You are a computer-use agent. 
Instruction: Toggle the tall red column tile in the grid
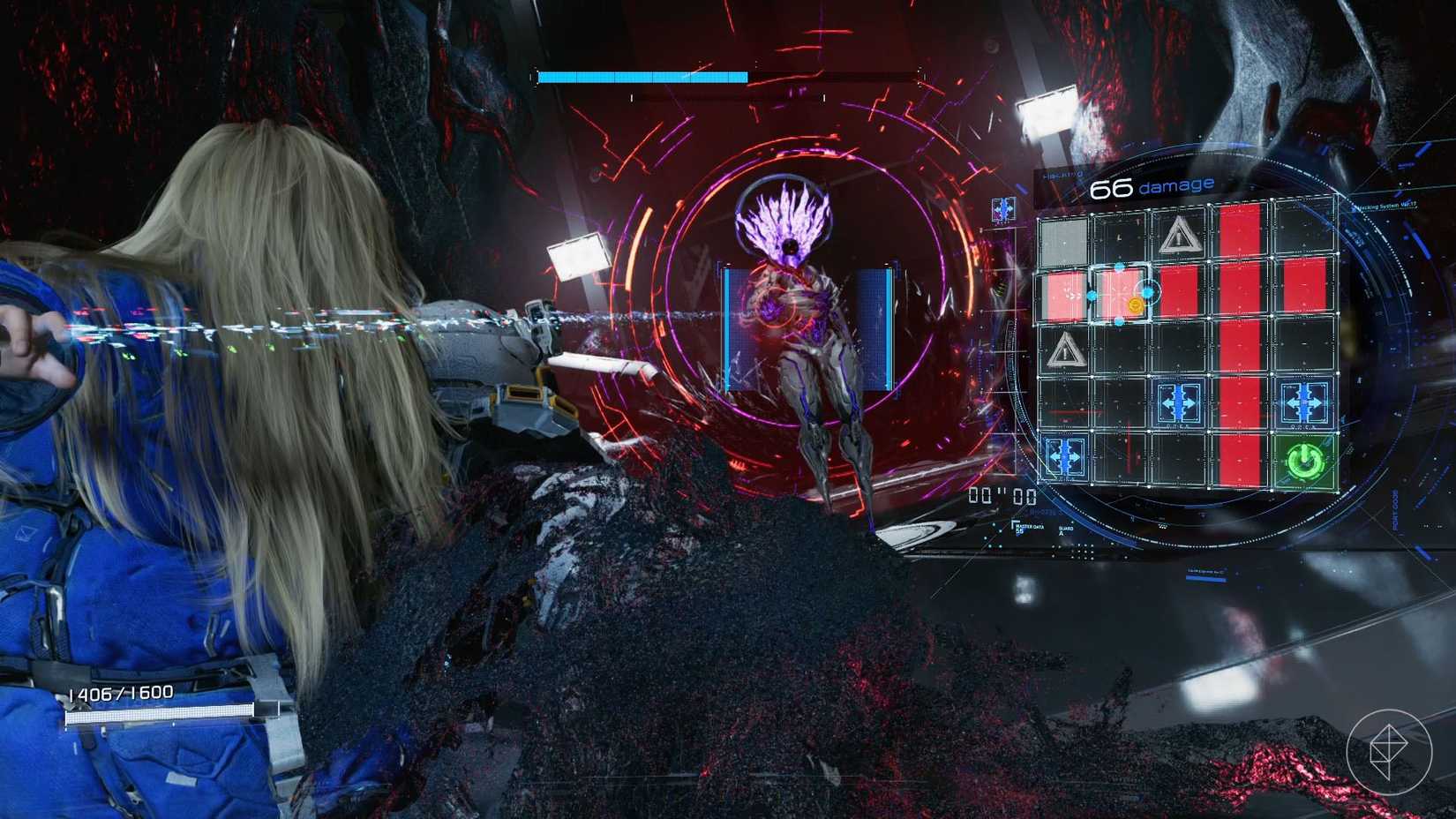point(1240,347)
